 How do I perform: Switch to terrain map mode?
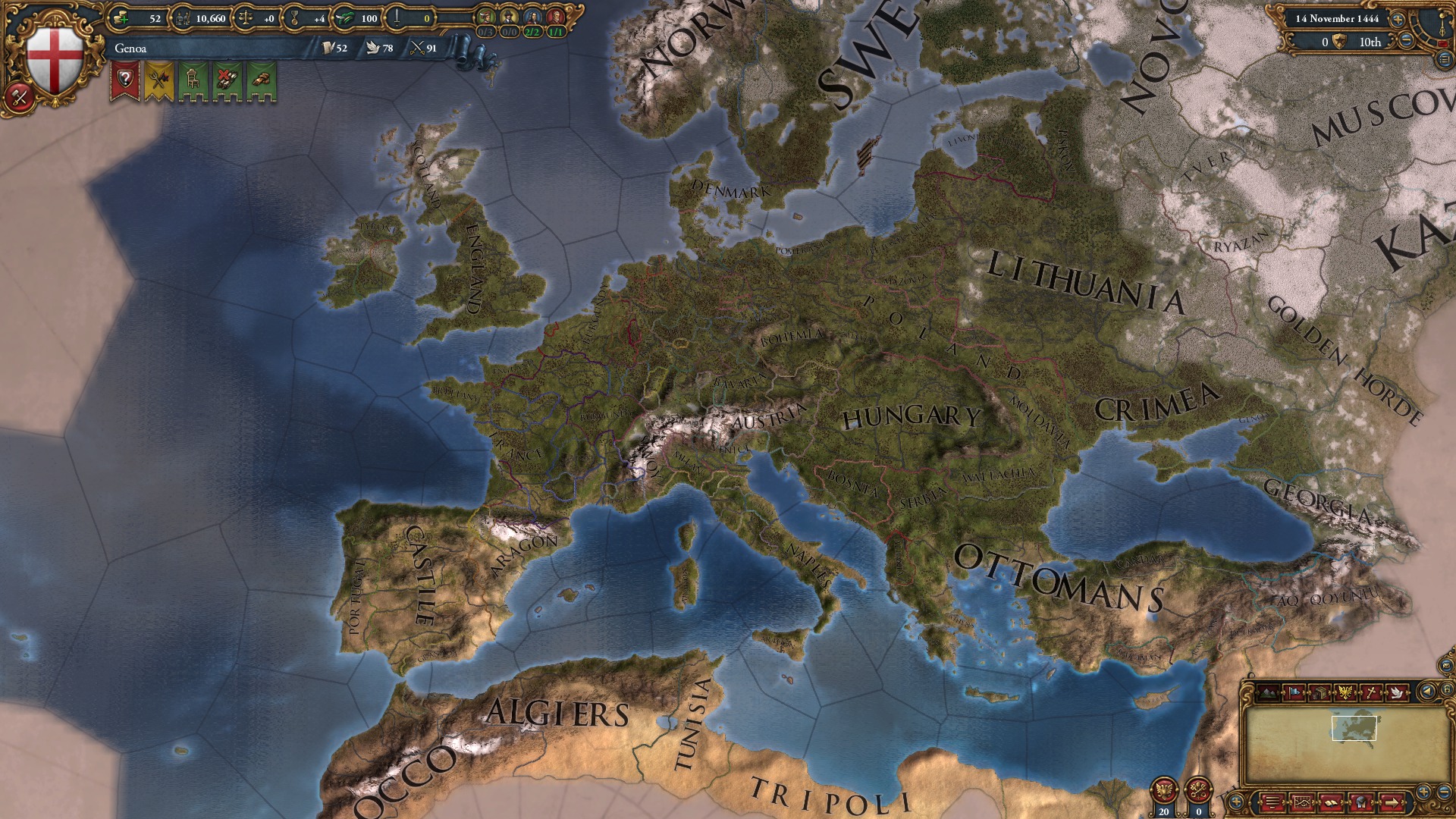(x=1267, y=692)
